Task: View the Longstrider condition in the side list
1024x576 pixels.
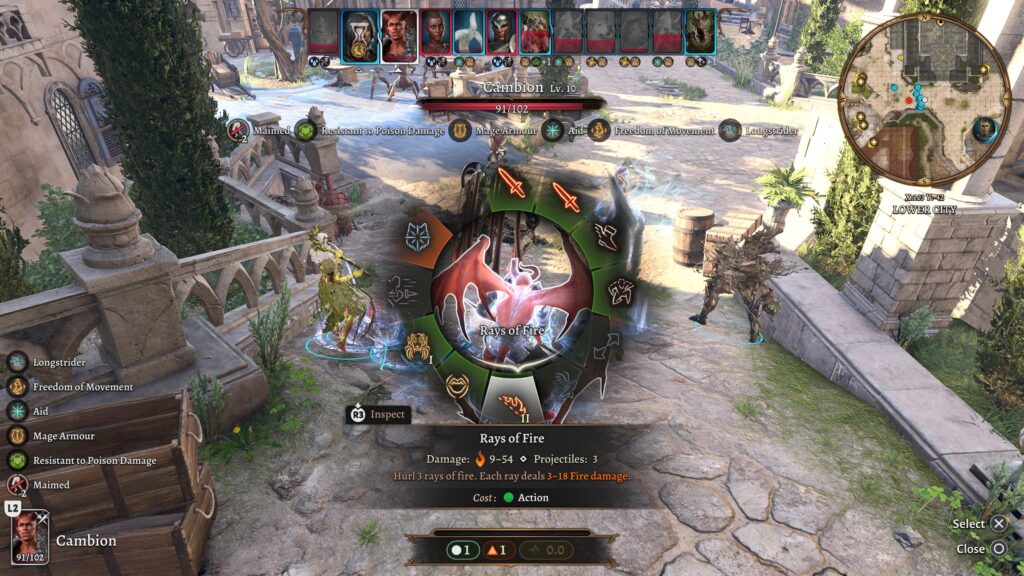Action: pos(17,362)
